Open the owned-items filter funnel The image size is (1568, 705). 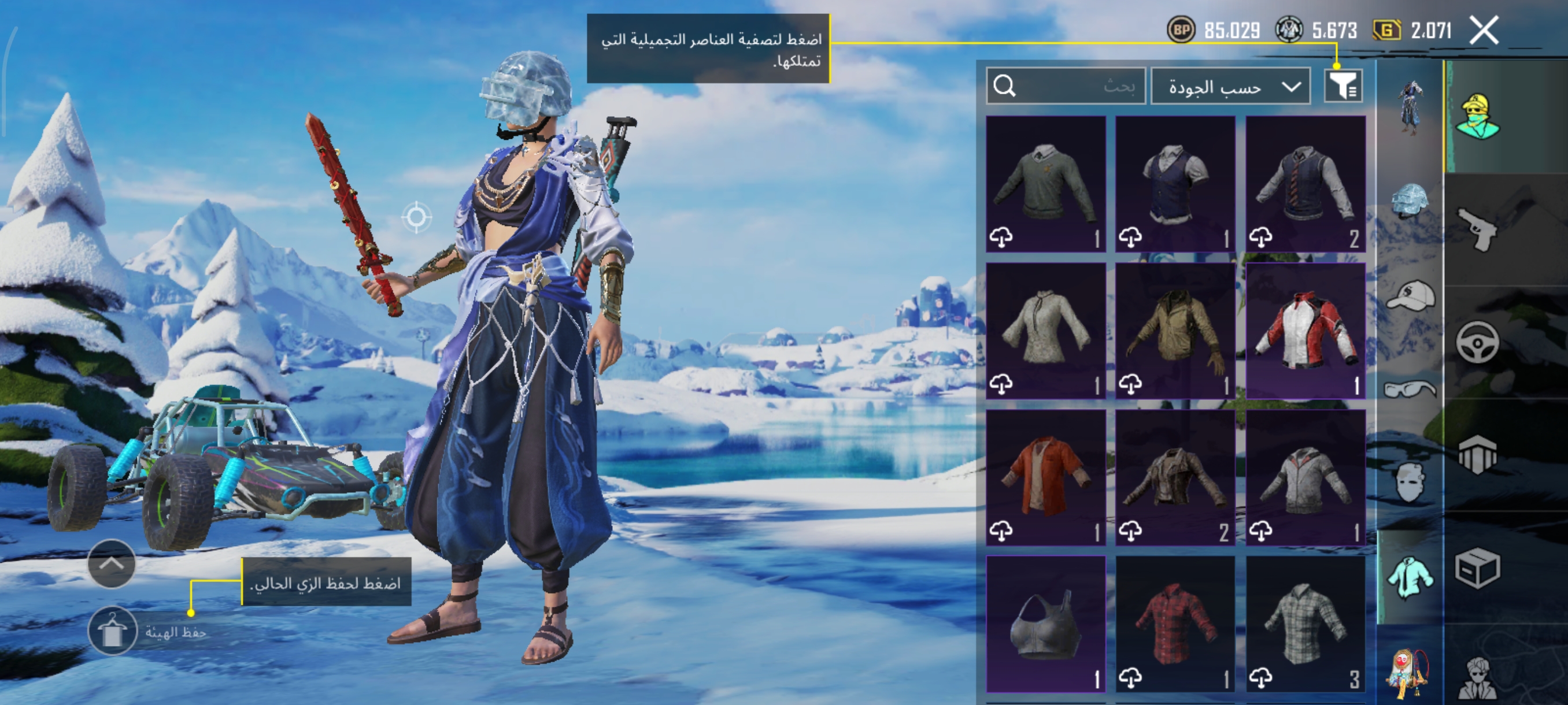[1343, 86]
